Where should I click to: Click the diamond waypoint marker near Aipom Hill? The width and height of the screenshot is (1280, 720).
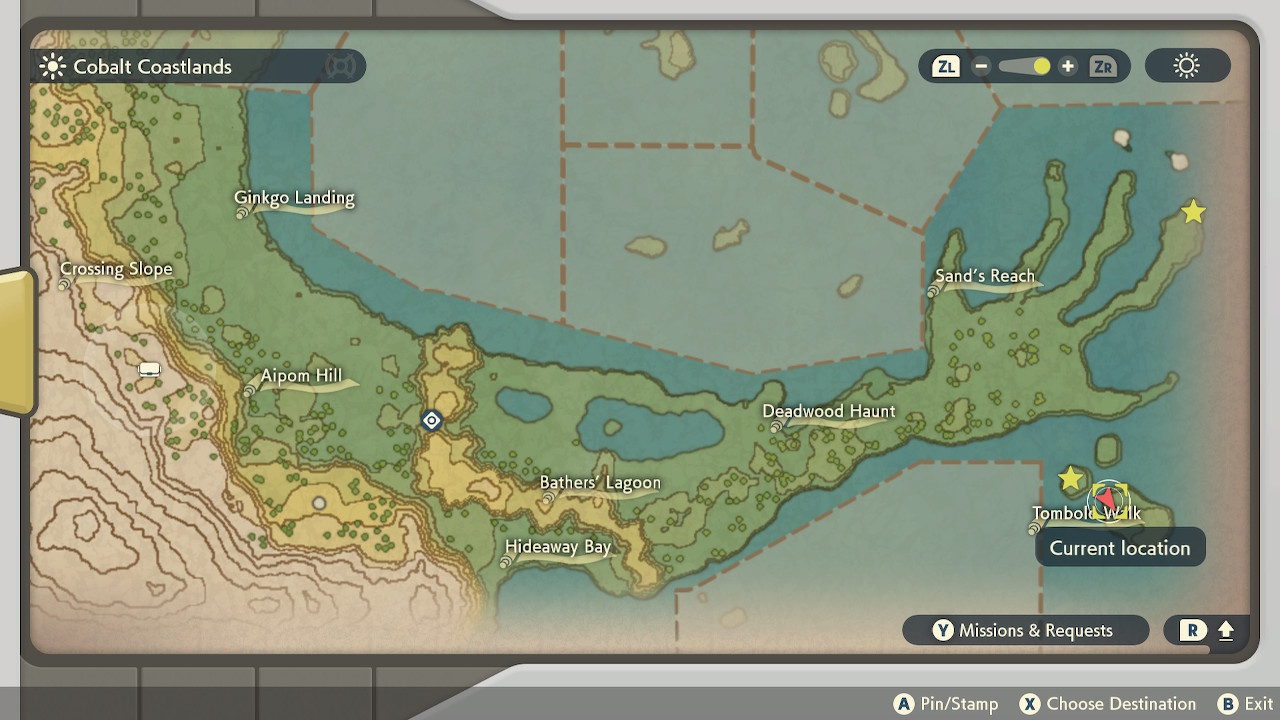tap(430, 420)
